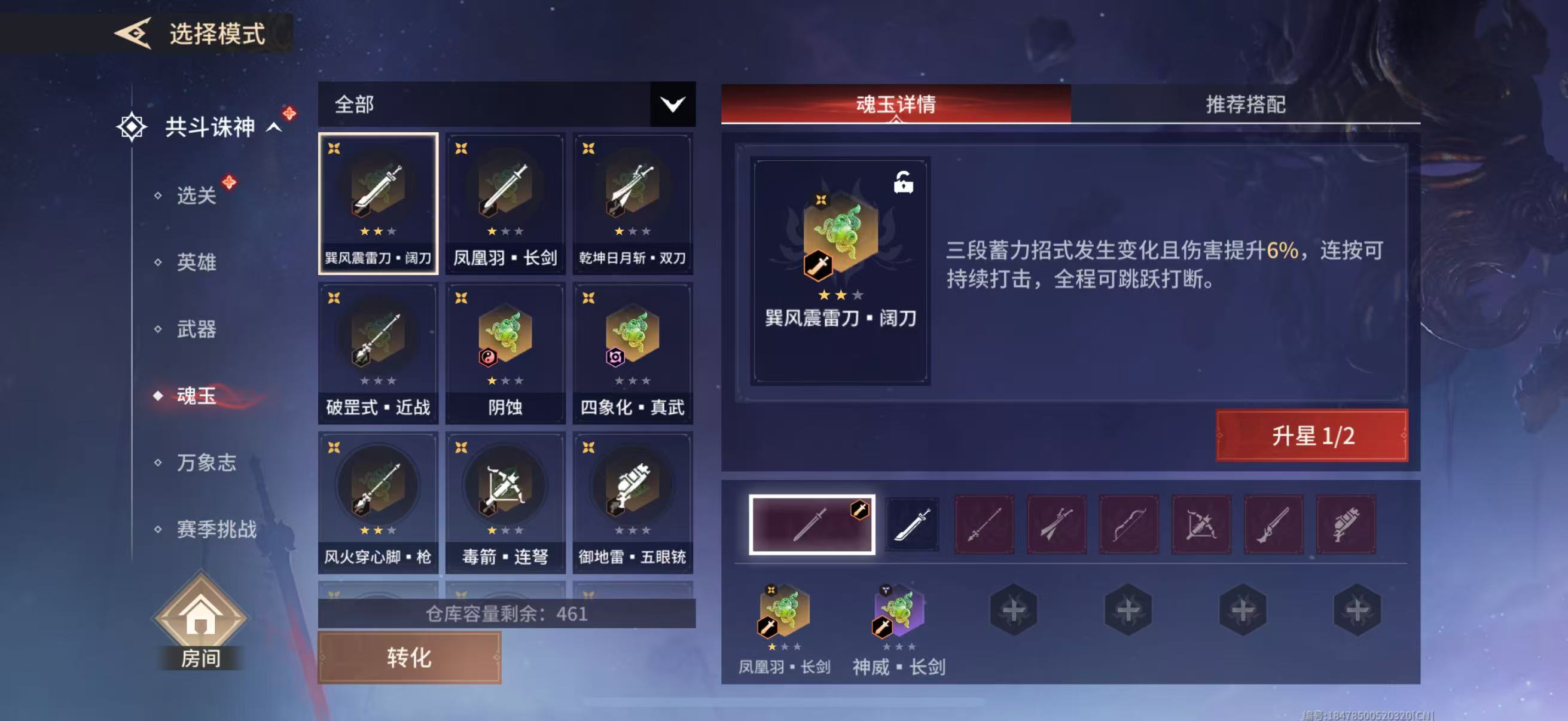Open the 选关 stage selection entry
The width and height of the screenshot is (1568, 721).
pyautogui.click(x=196, y=195)
